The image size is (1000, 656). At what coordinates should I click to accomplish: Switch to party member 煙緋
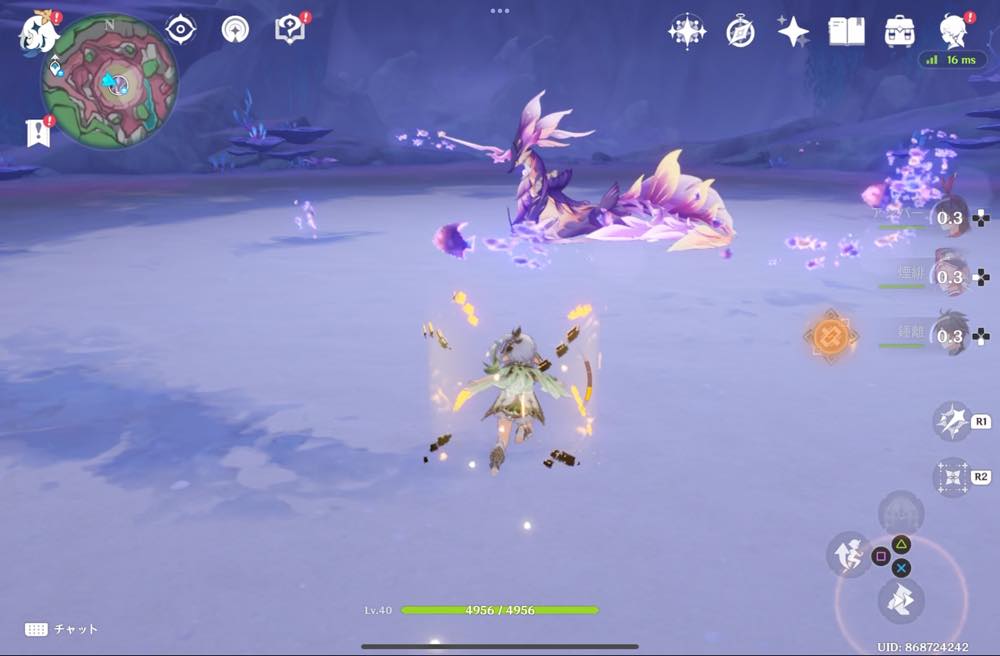948,276
